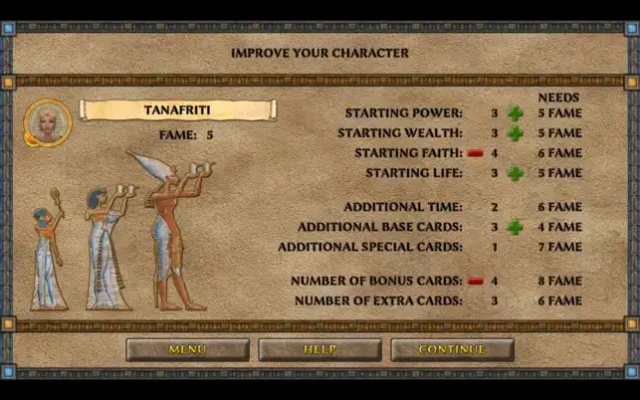Increase Starting Power with green plus
Screen dimensions: 640x400
tap(515, 113)
